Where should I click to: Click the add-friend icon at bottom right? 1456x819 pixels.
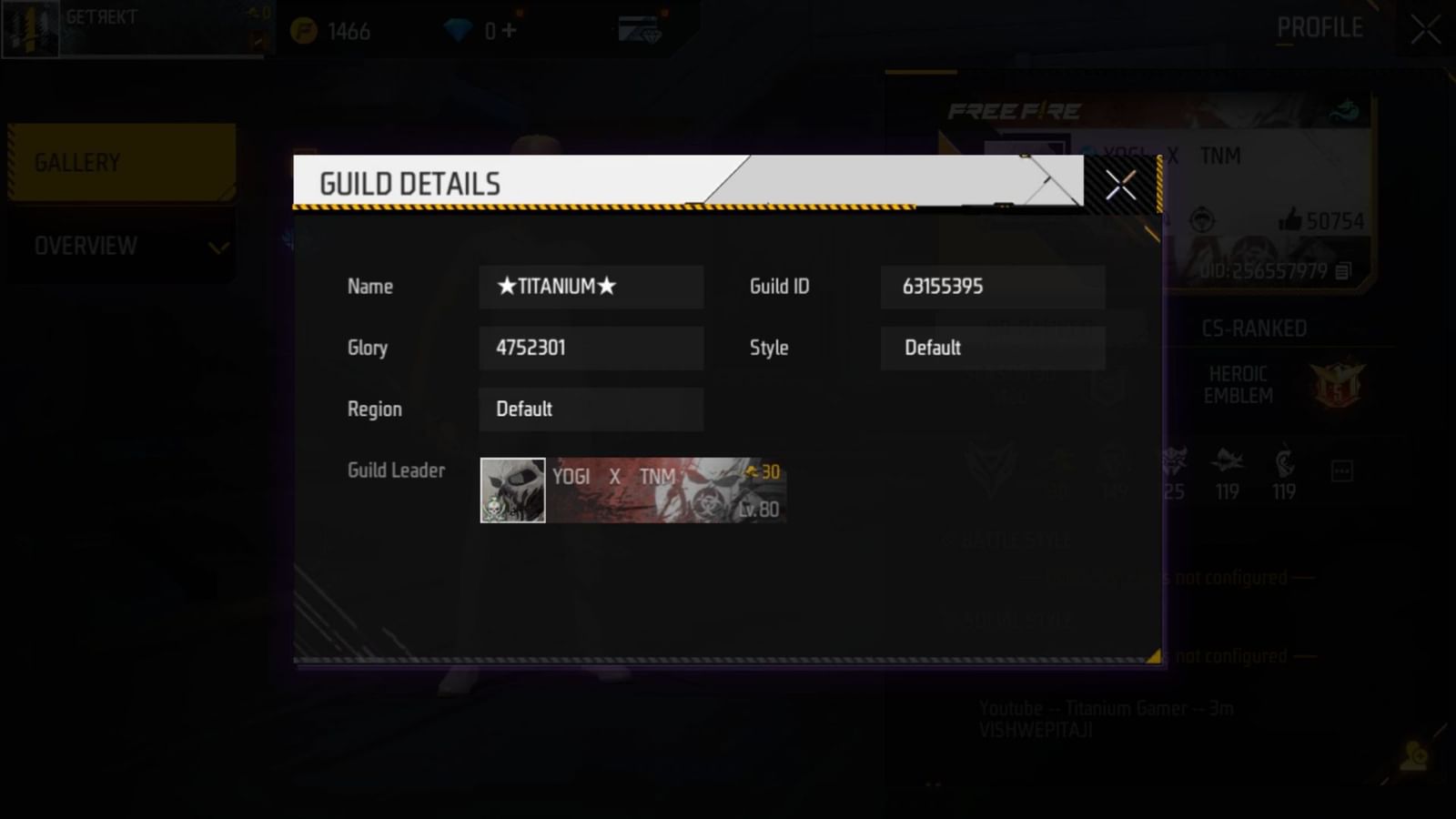pyautogui.click(x=1413, y=755)
